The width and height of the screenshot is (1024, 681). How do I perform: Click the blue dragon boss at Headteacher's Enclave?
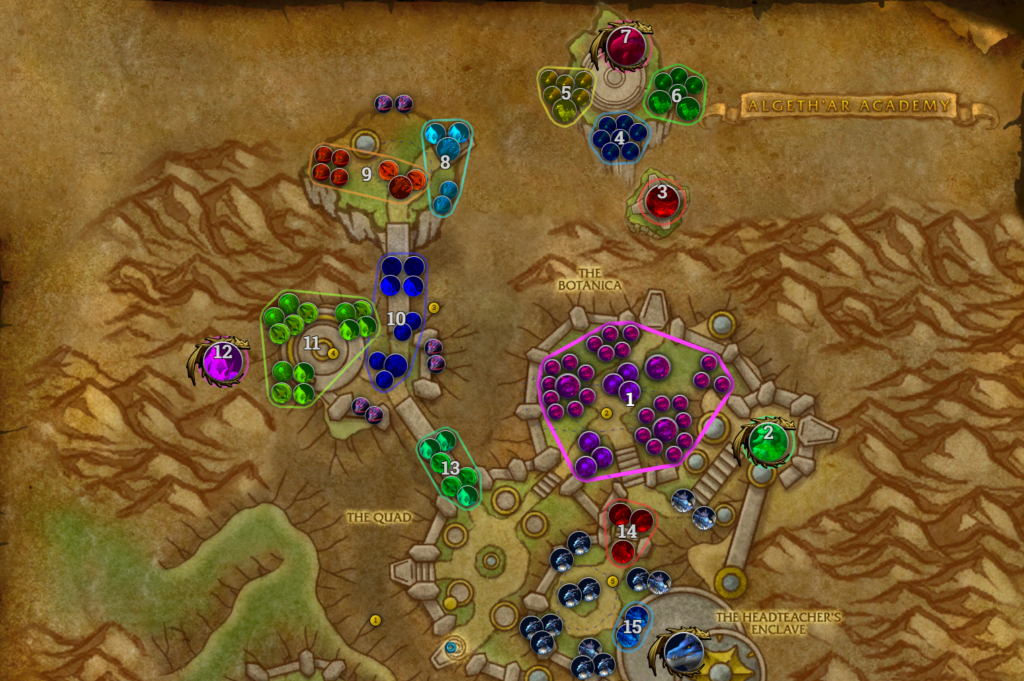click(685, 652)
